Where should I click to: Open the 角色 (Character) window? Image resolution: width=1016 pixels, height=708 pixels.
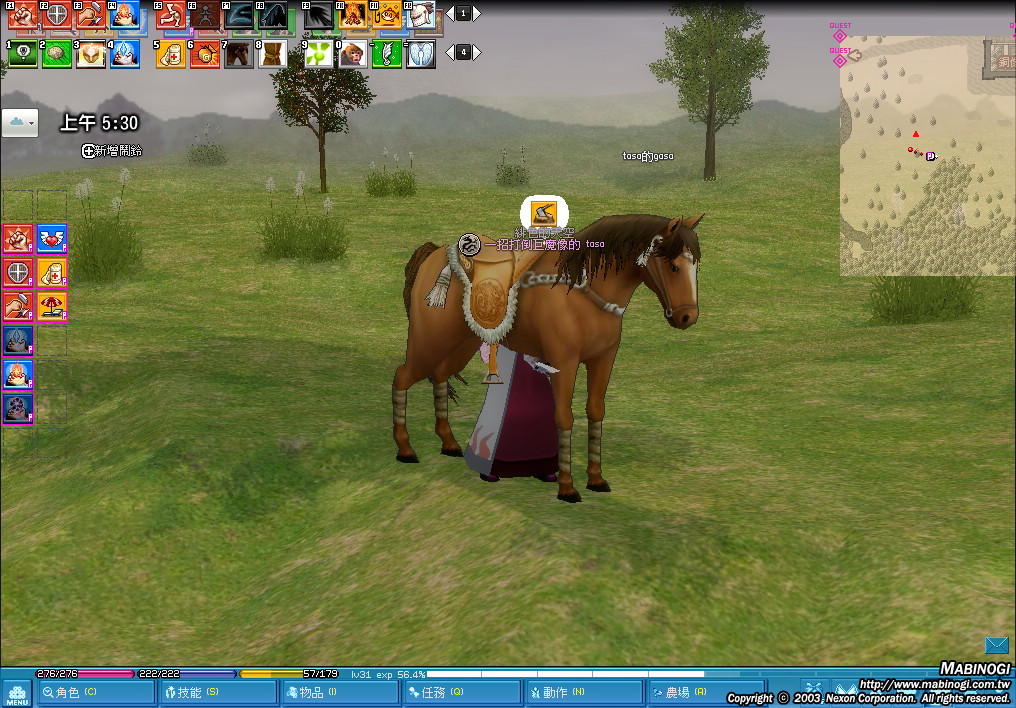click(95, 692)
